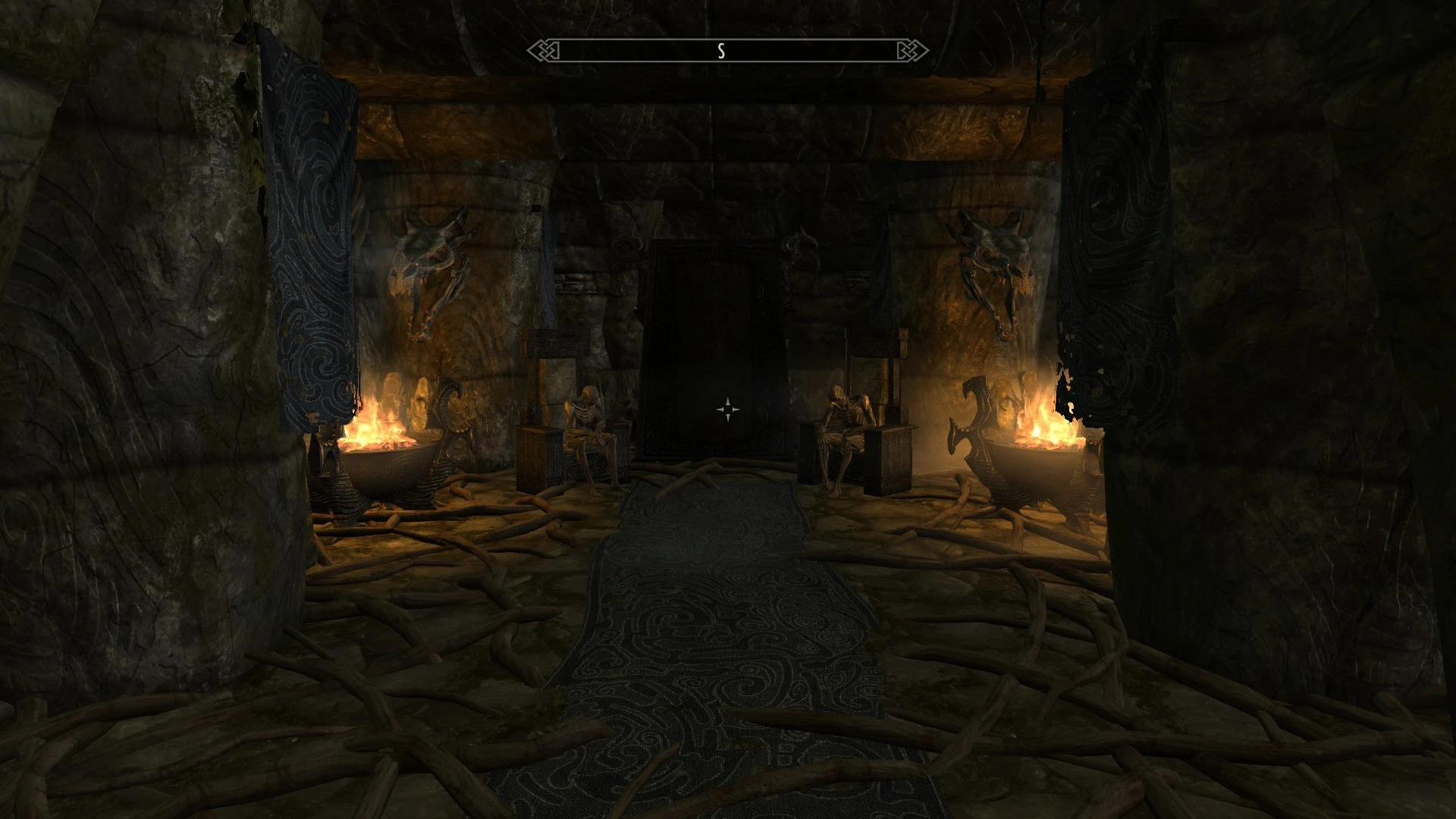1456x819 pixels.
Task: Click the crosshair in screen center
Action: click(728, 409)
